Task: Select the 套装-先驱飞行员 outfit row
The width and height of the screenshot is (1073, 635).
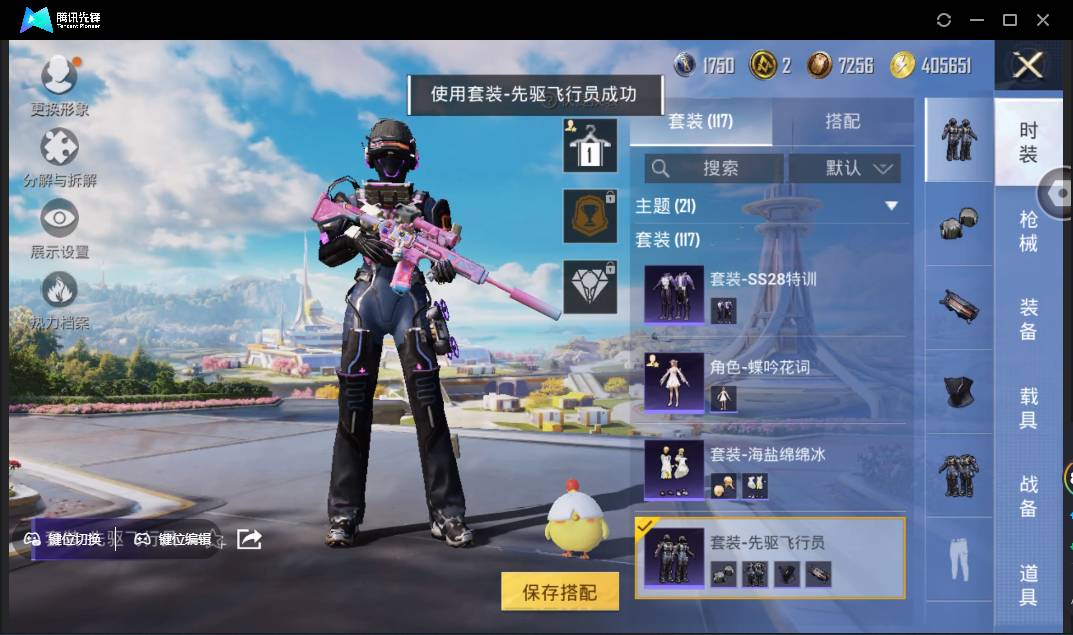Action: (770, 558)
